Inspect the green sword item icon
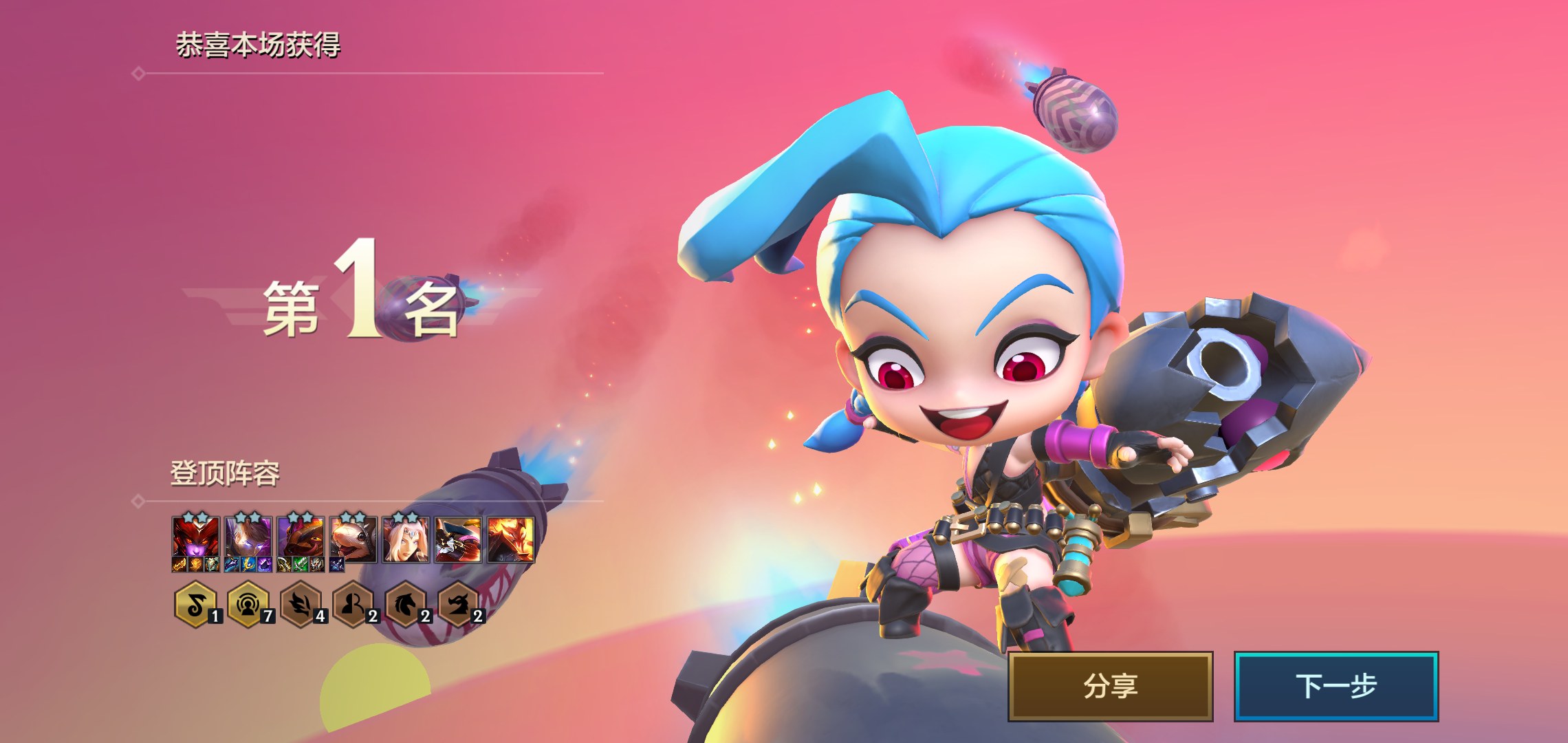 [301, 565]
